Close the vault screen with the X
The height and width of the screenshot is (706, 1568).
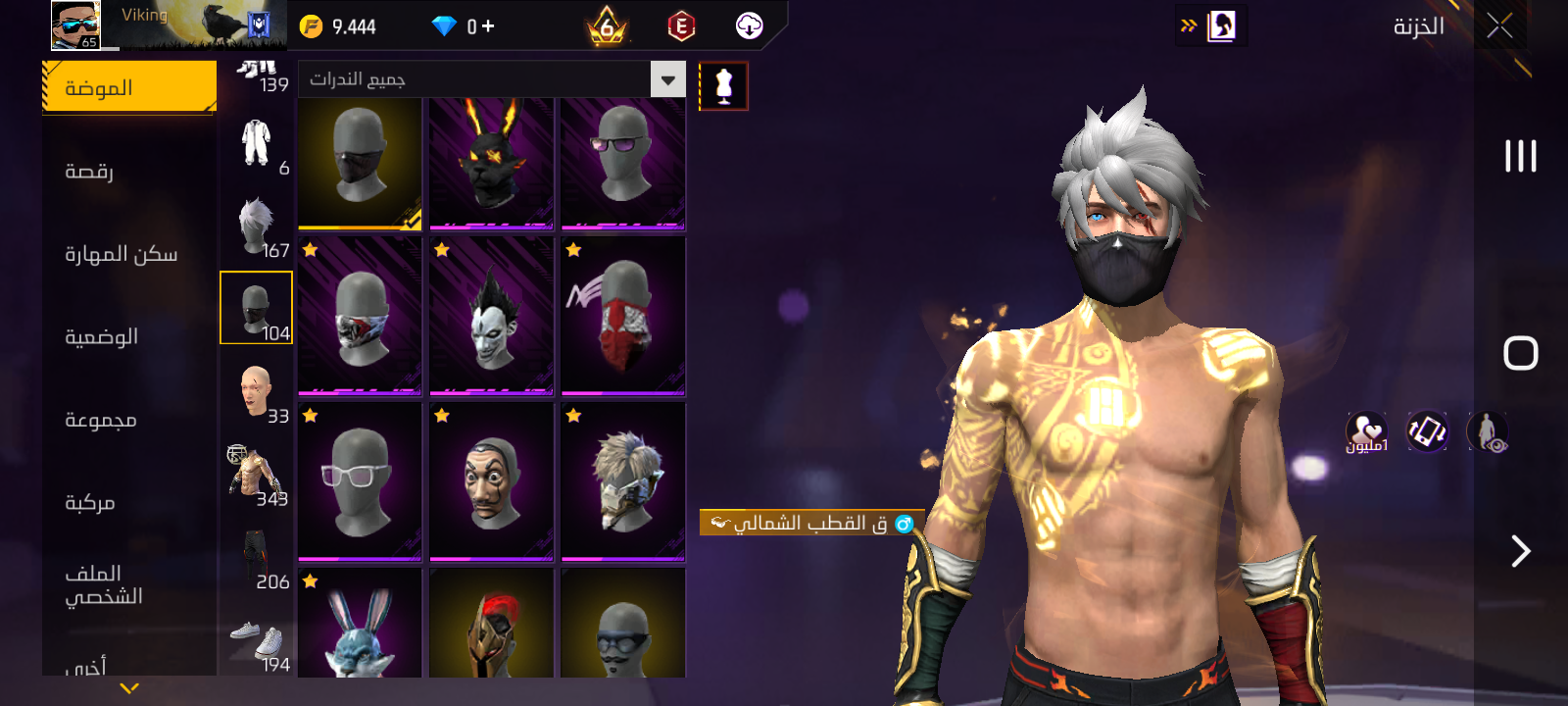[1499, 26]
